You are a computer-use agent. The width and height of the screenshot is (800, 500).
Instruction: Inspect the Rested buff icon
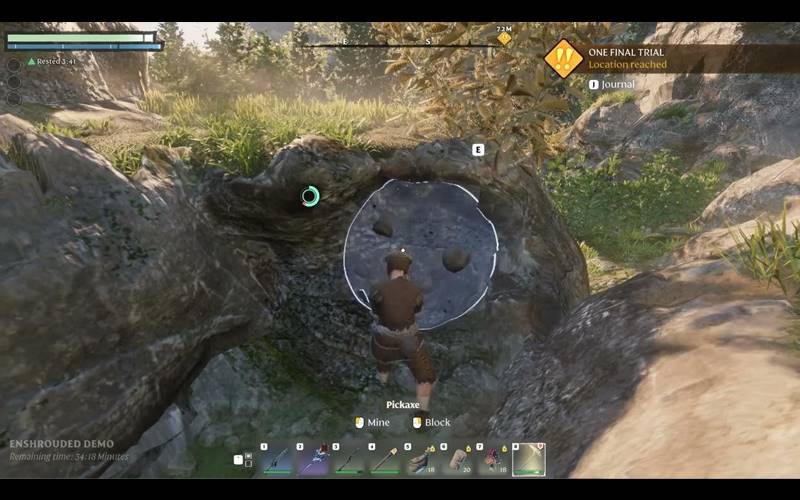[x=32, y=61]
